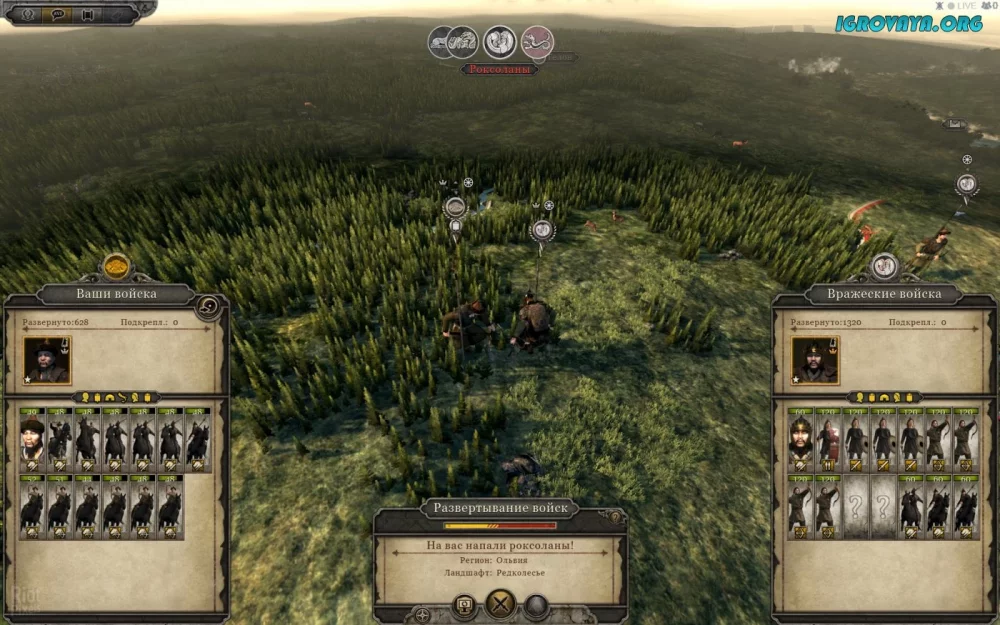1000x625 pixels.
Task: Click the enemy army's faction emblem
Action: (884, 266)
